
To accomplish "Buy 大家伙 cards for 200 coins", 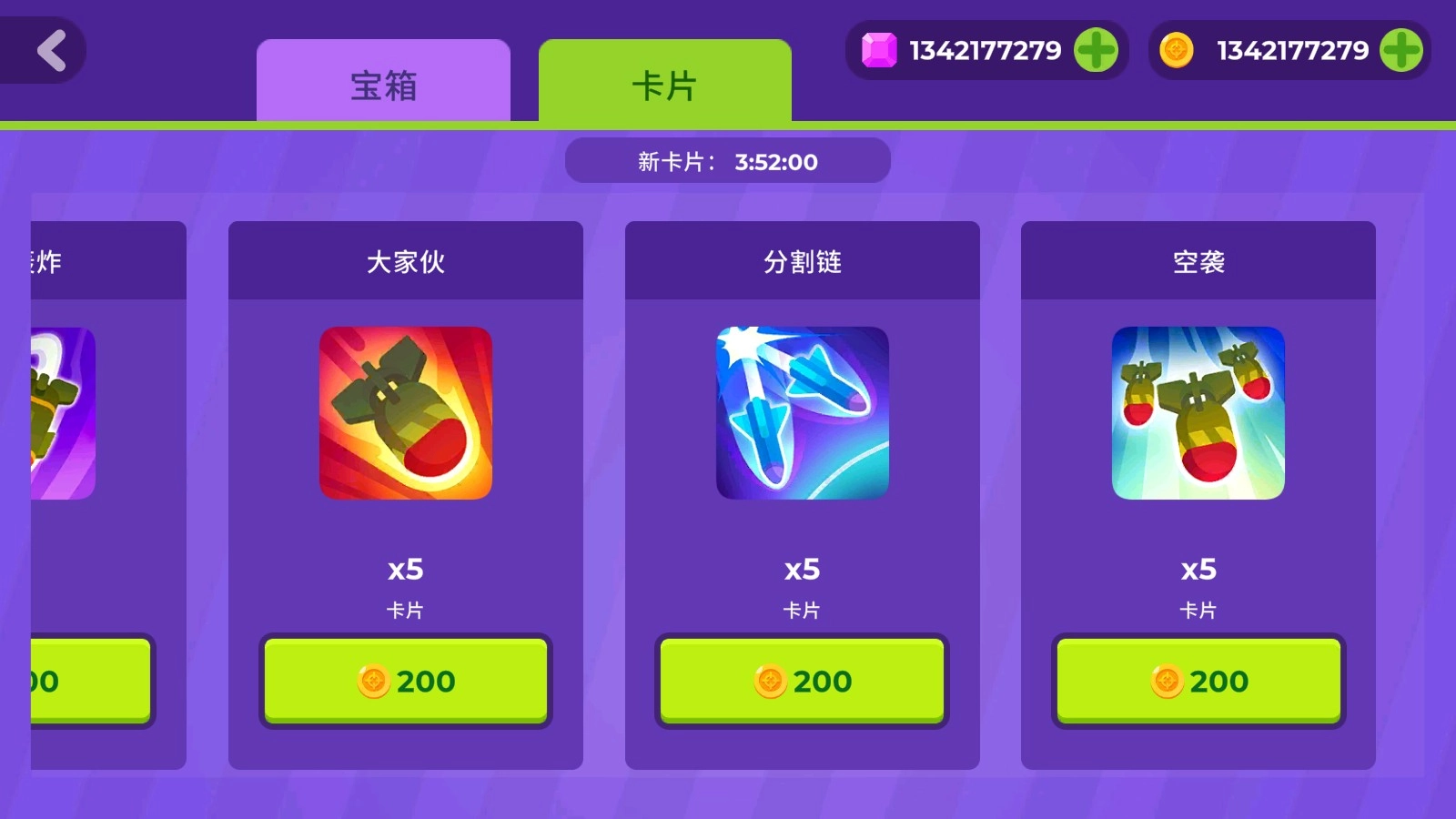I will click(x=407, y=681).
